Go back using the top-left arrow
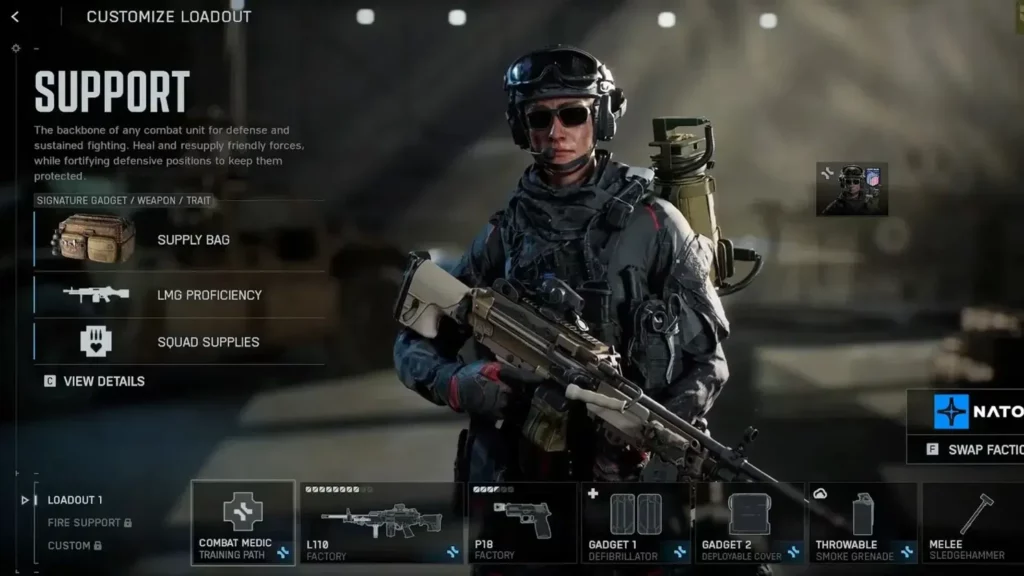Screen dimensions: 1024x576 pyautogui.click(x=15, y=17)
